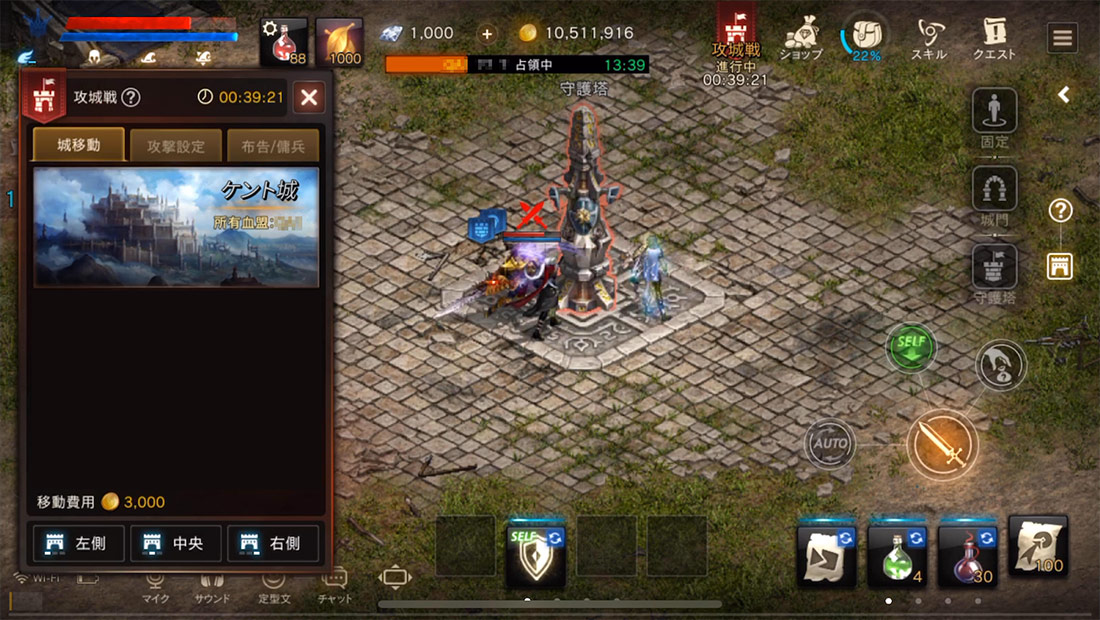Add currency with the plus button
Image resolution: width=1100 pixels, height=620 pixels.
(x=488, y=33)
